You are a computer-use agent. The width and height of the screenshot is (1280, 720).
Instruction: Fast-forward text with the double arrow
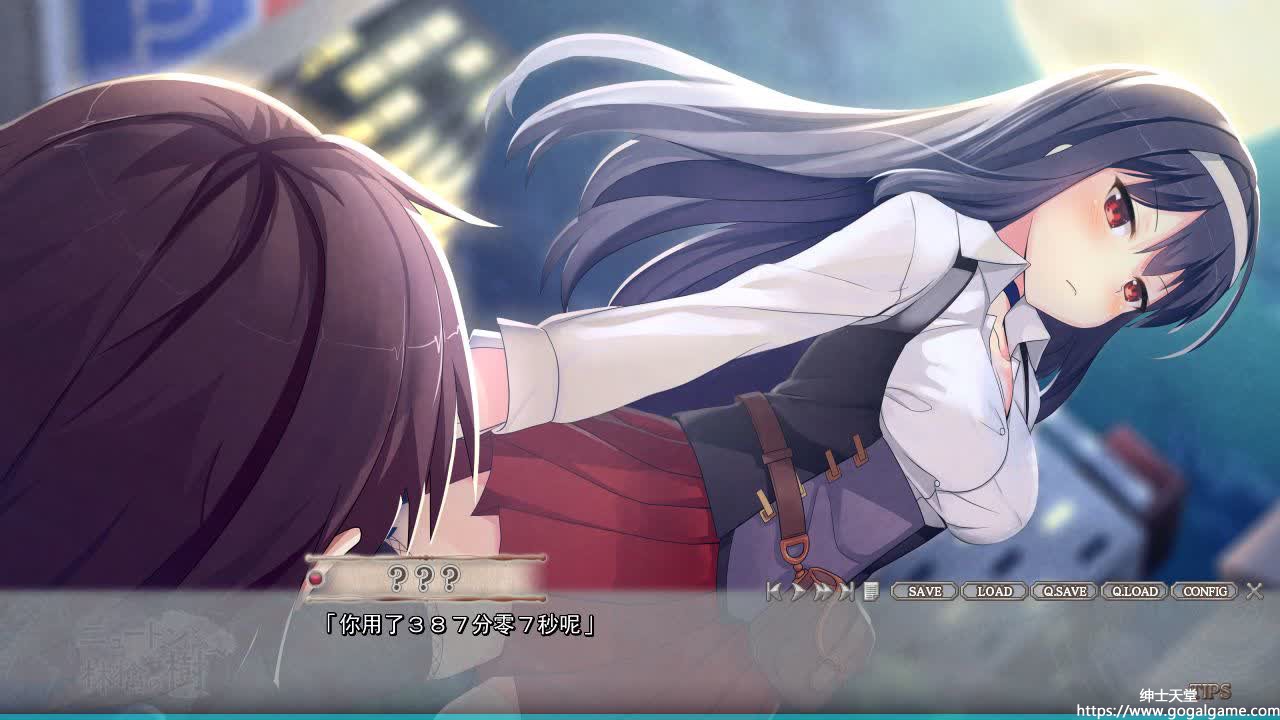pos(822,591)
